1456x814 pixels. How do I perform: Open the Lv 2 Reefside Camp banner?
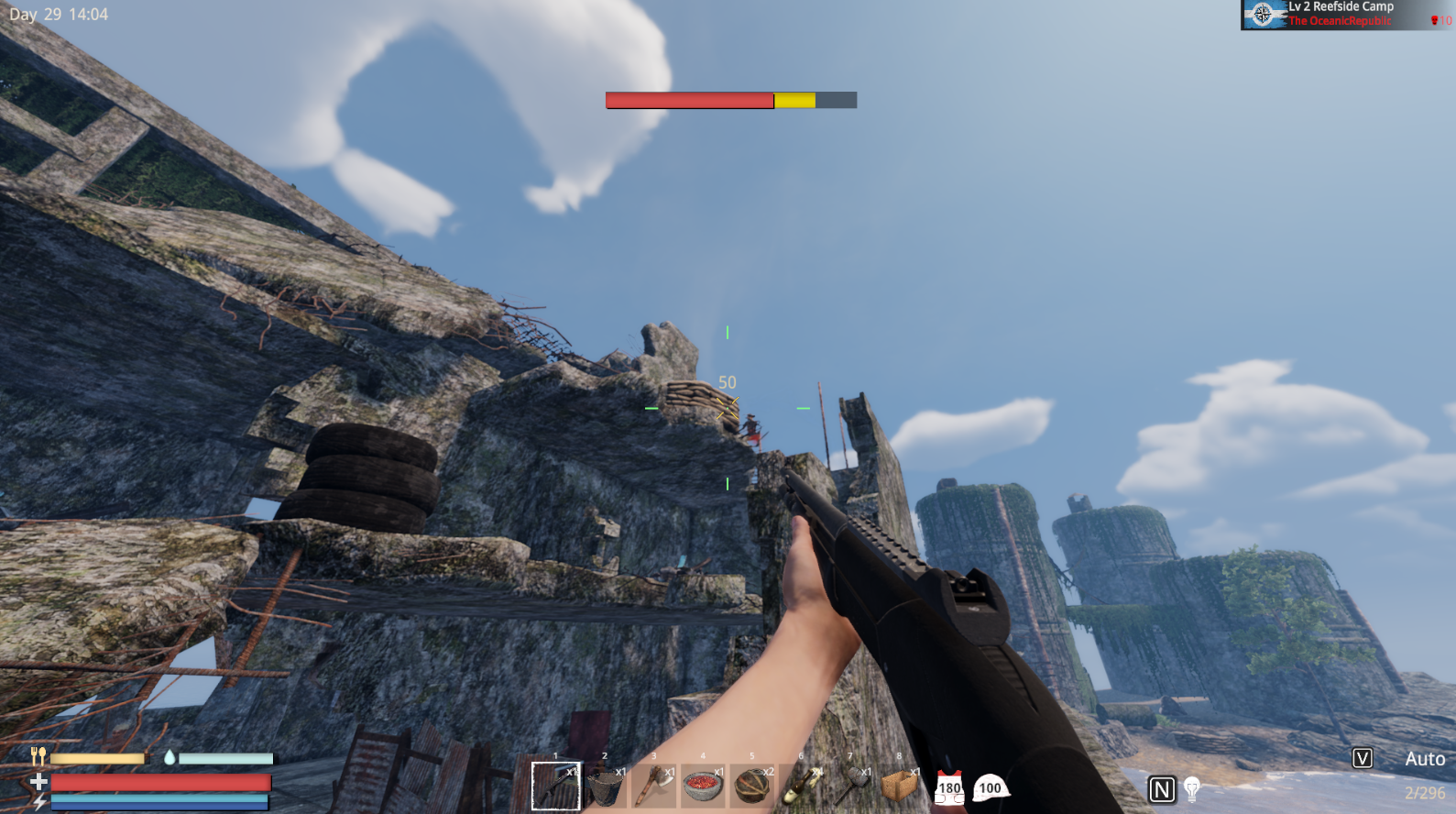1339,6
